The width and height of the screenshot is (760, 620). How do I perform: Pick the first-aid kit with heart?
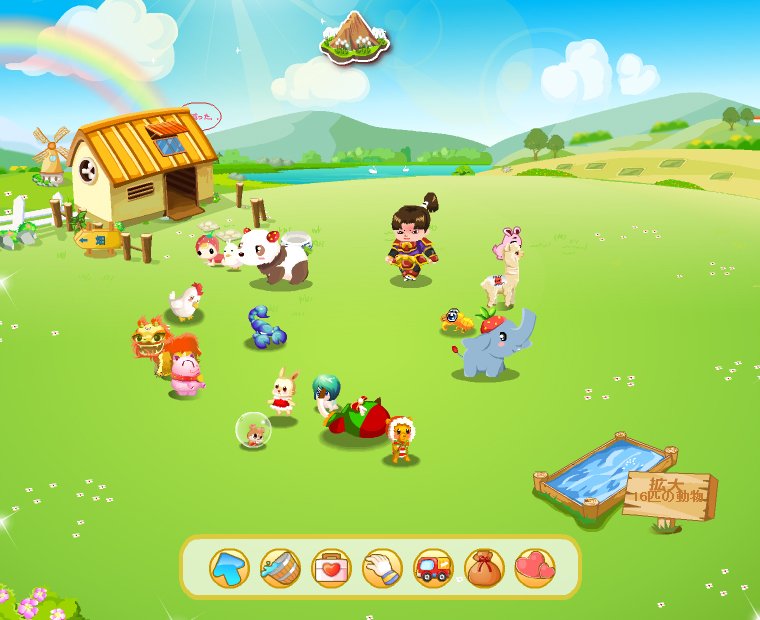[331, 568]
